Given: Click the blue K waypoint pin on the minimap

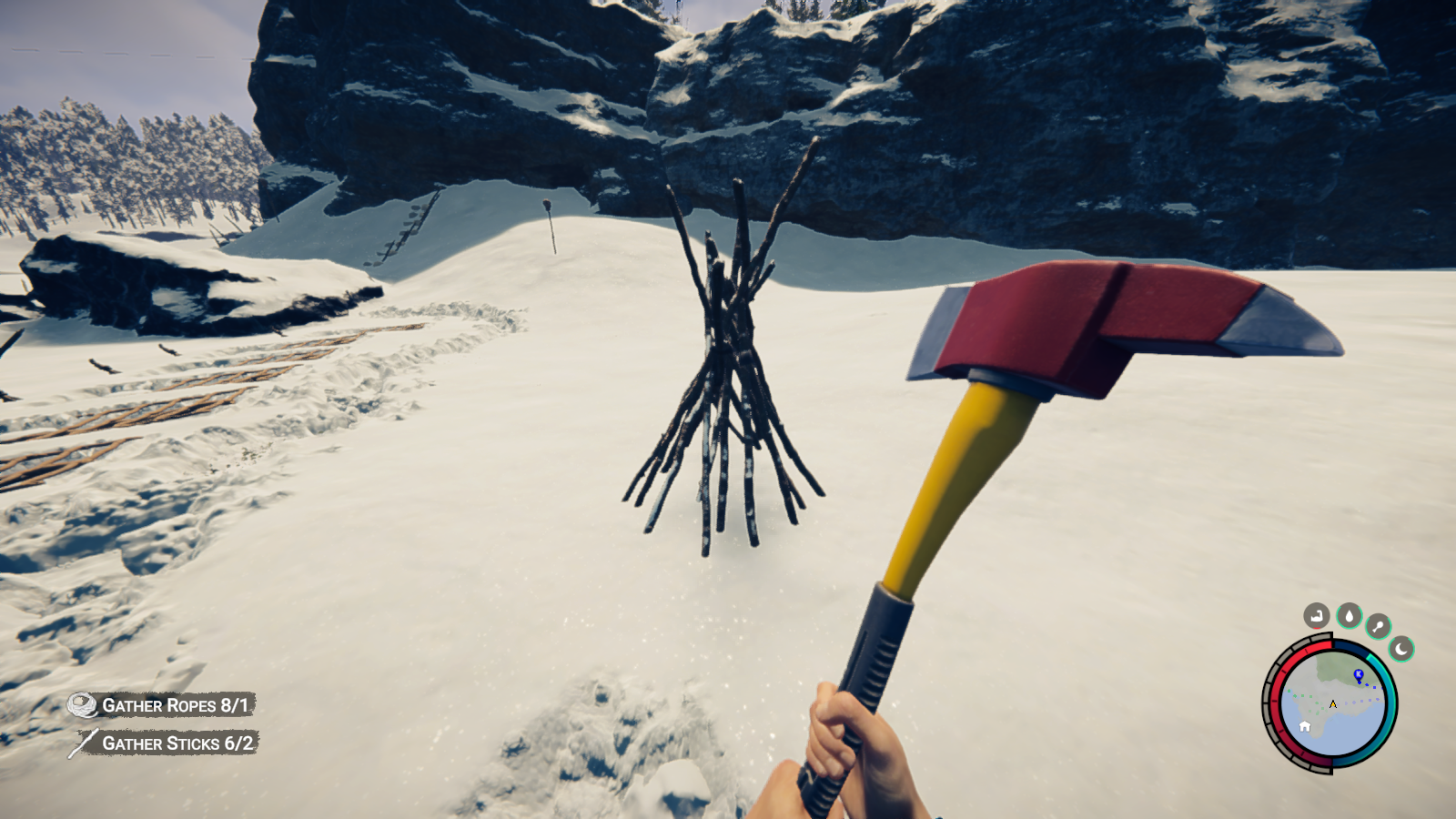Looking at the screenshot, I should click(x=1359, y=674).
